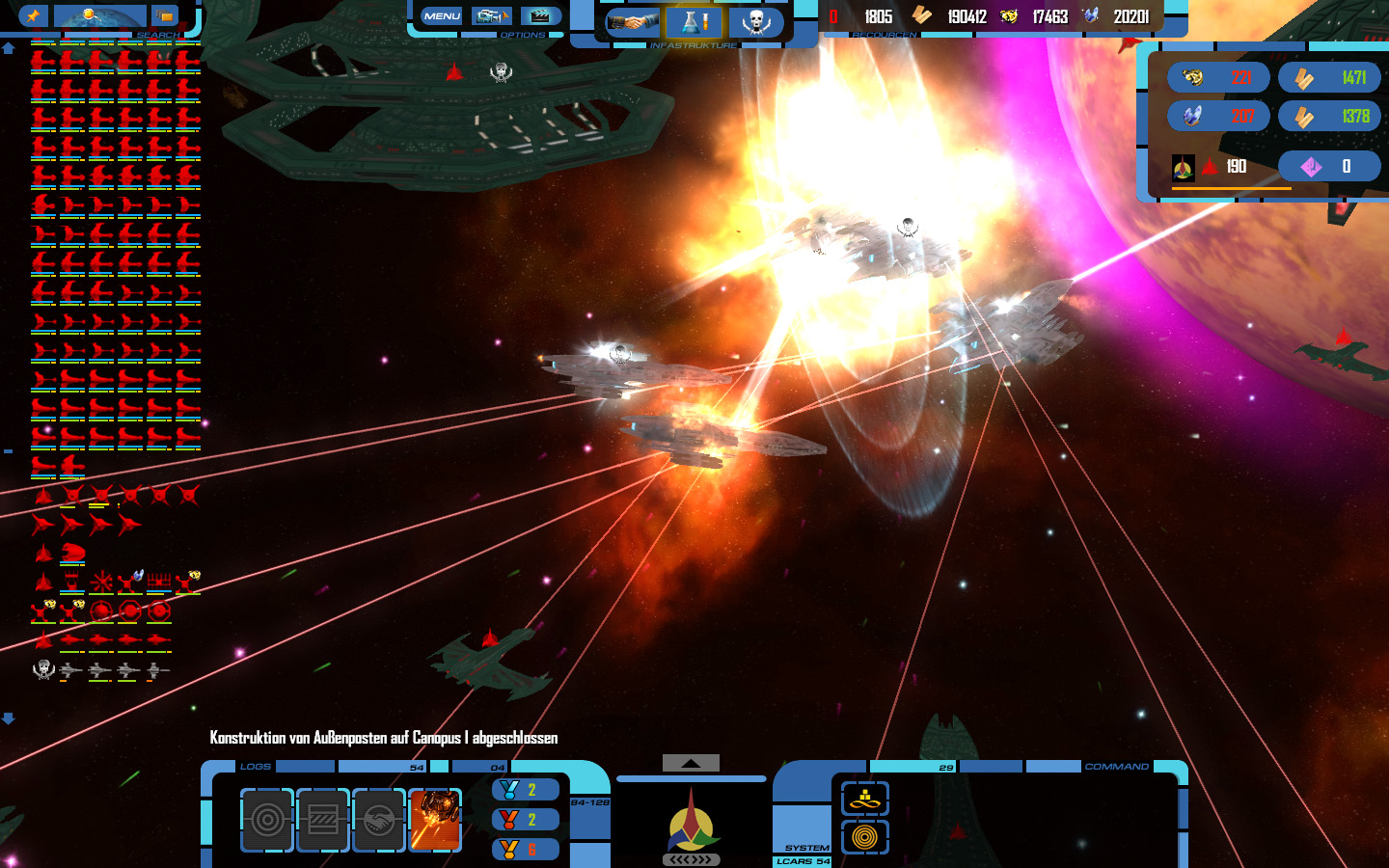Open the skull and crossbones panel
The image size is (1389, 868).
click(x=756, y=21)
